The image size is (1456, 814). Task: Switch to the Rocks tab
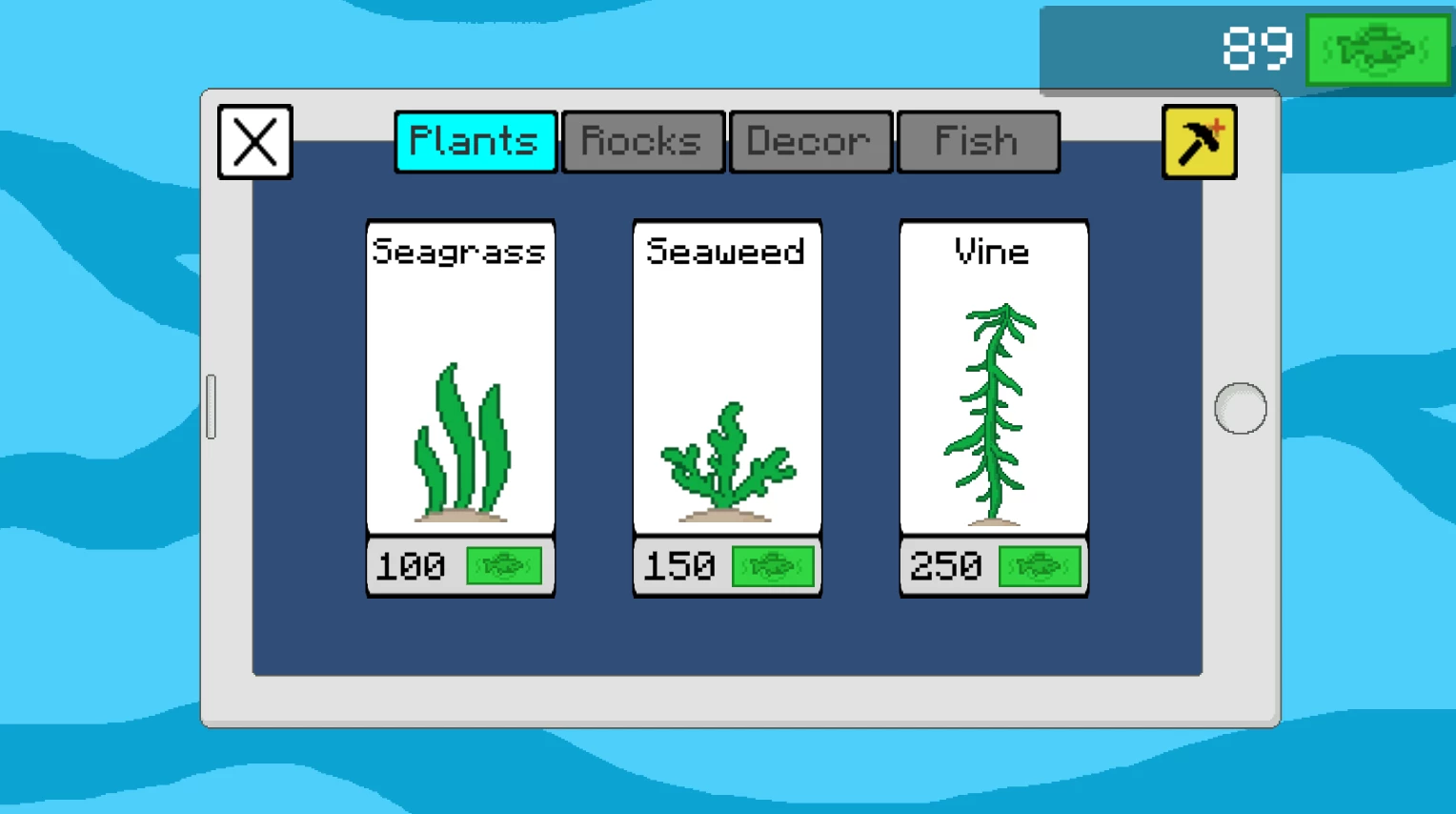pyautogui.click(x=642, y=141)
